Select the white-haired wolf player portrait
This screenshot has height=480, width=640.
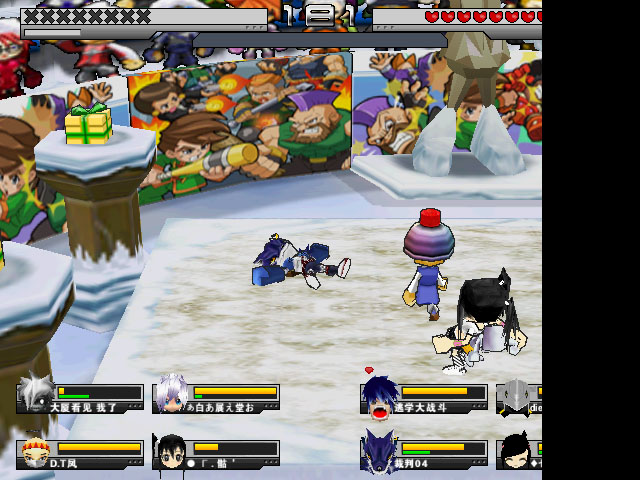[35, 394]
